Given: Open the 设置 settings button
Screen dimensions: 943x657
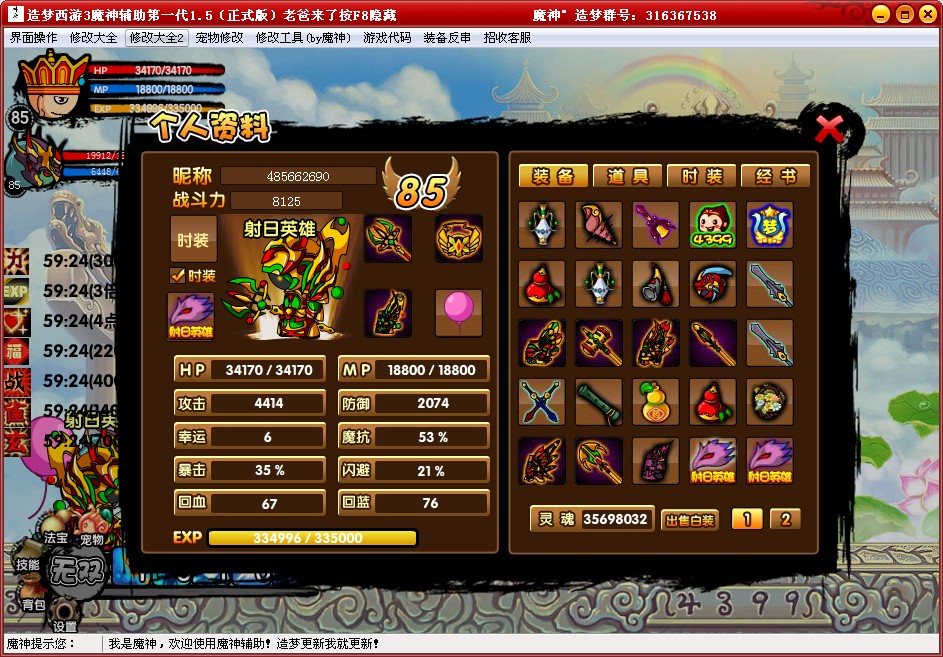Looking at the screenshot, I should [x=65, y=610].
